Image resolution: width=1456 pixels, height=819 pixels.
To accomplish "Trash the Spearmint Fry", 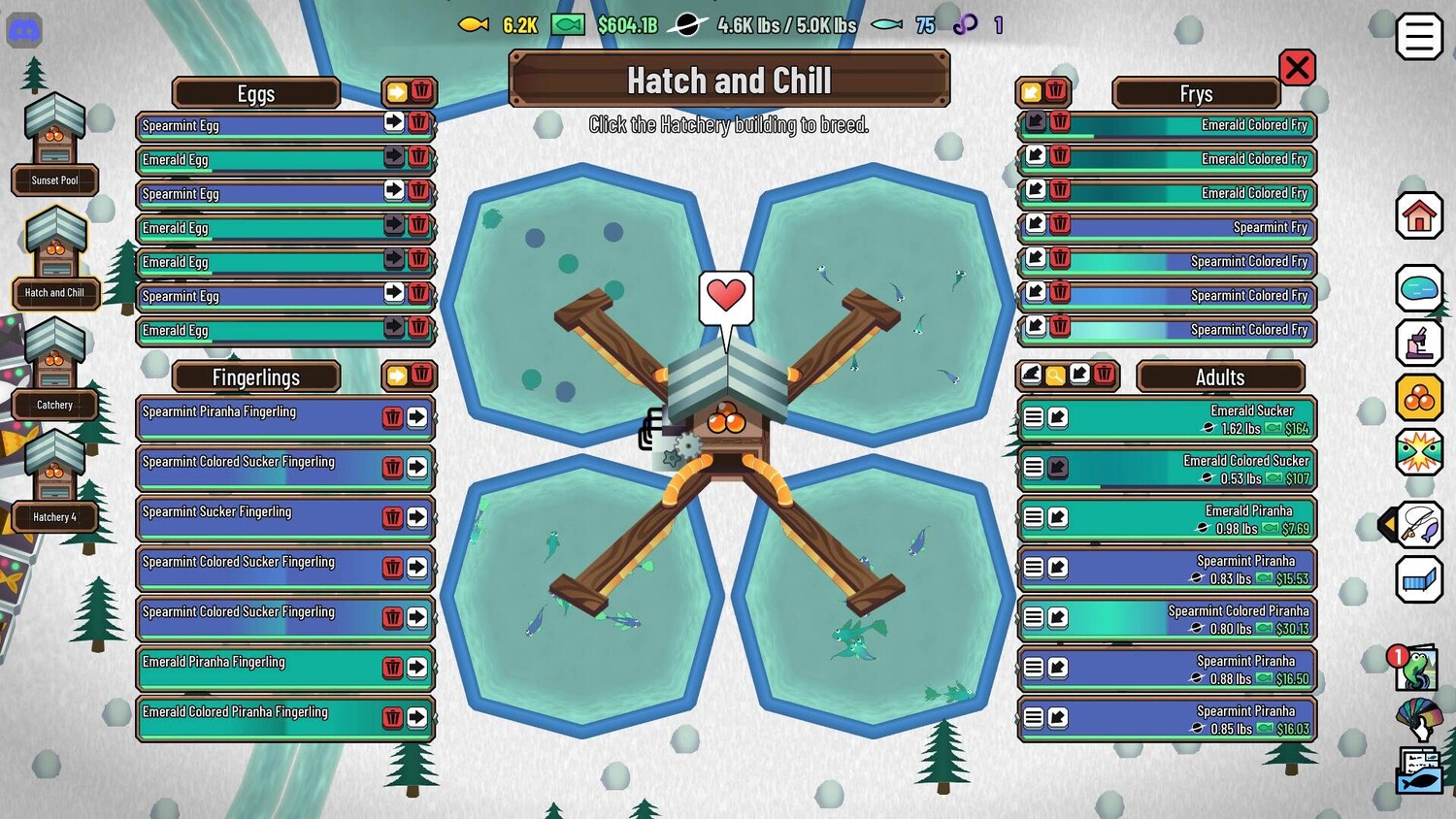I will point(1060,224).
